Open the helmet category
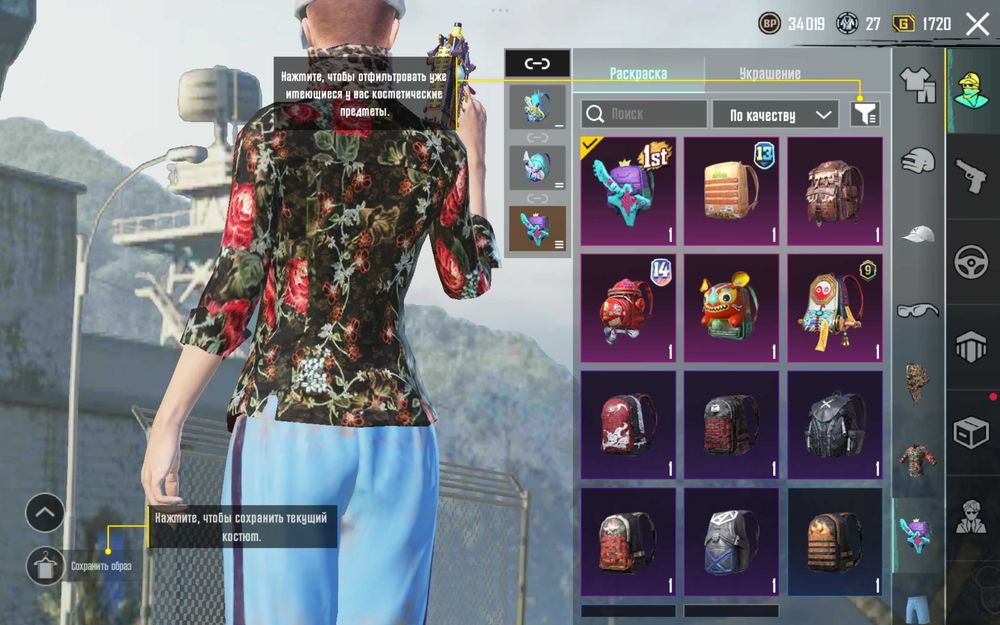The height and width of the screenshot is (625, 1000). point(917,160)
